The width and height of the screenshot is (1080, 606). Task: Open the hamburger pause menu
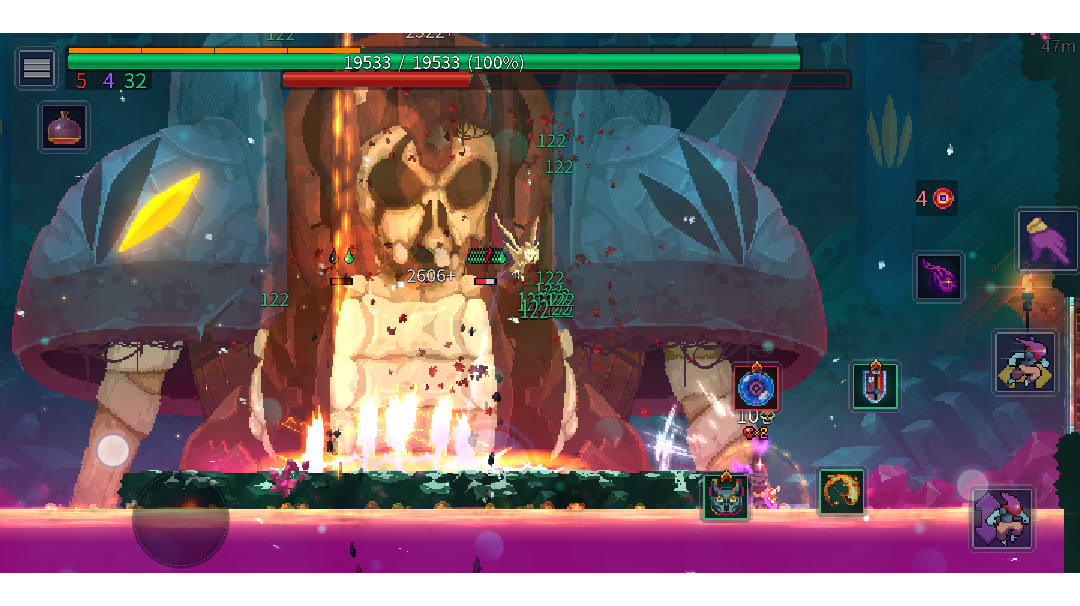tap(37, 68)
